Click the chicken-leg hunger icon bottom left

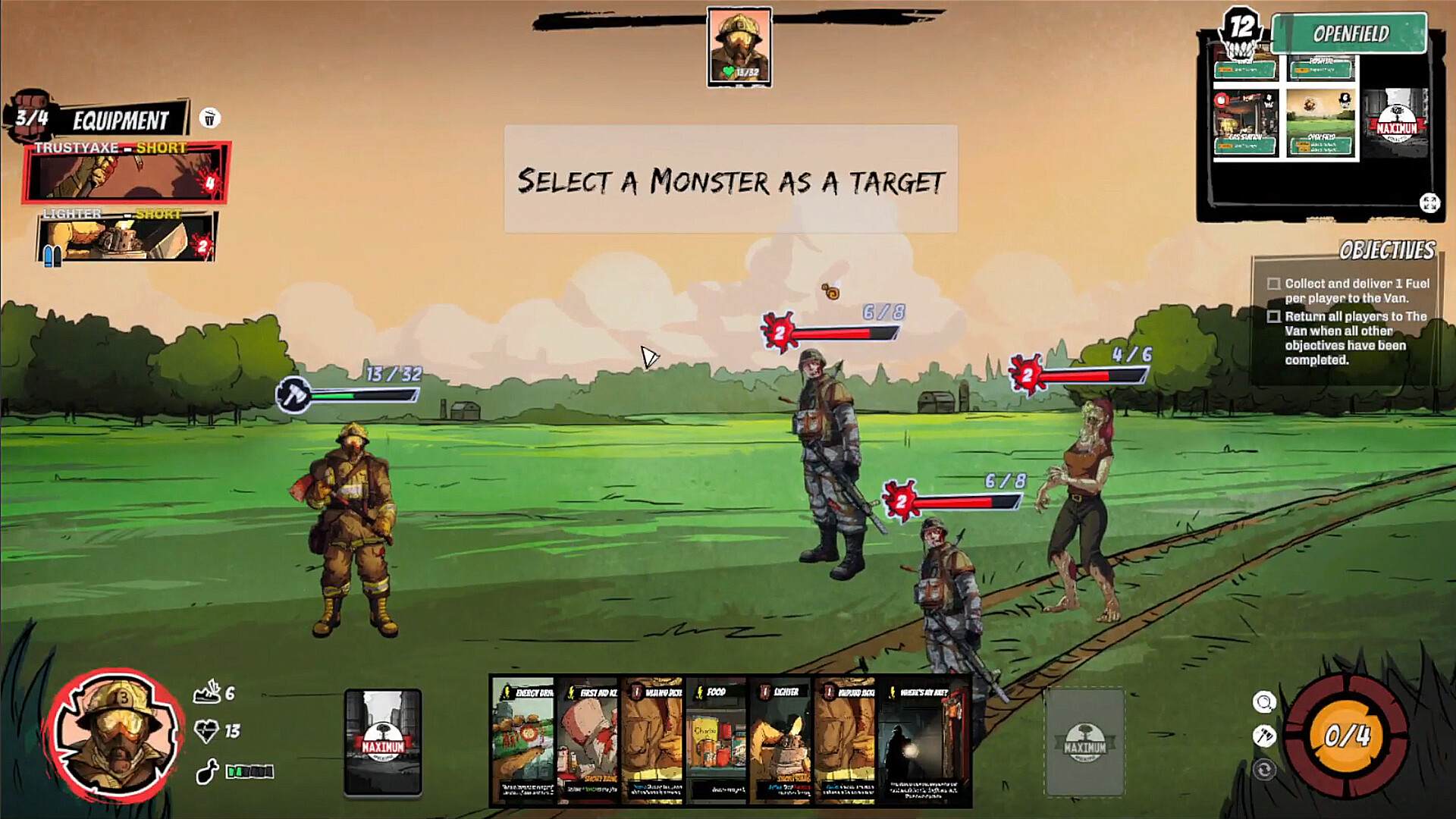point(206,770)
